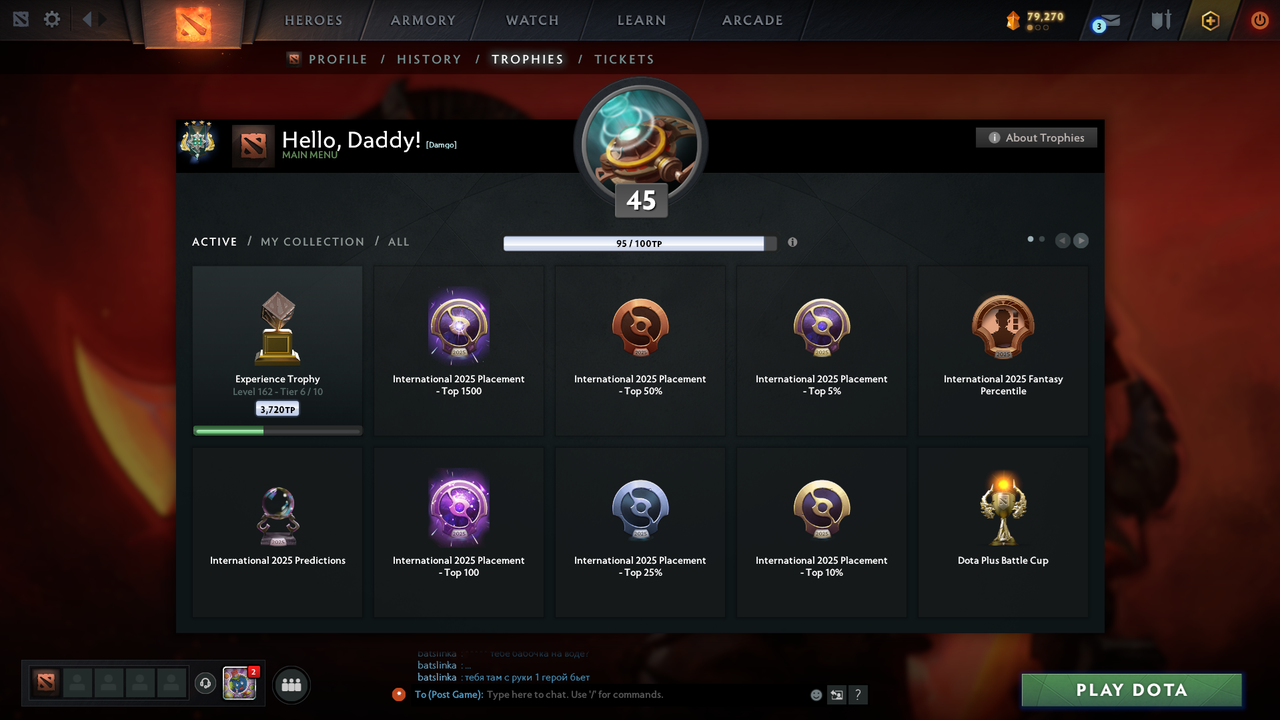Click the power button to exit Dota
This screenshot has width=1280, height=720.
pyautogui.click(x=1259, y=19)
